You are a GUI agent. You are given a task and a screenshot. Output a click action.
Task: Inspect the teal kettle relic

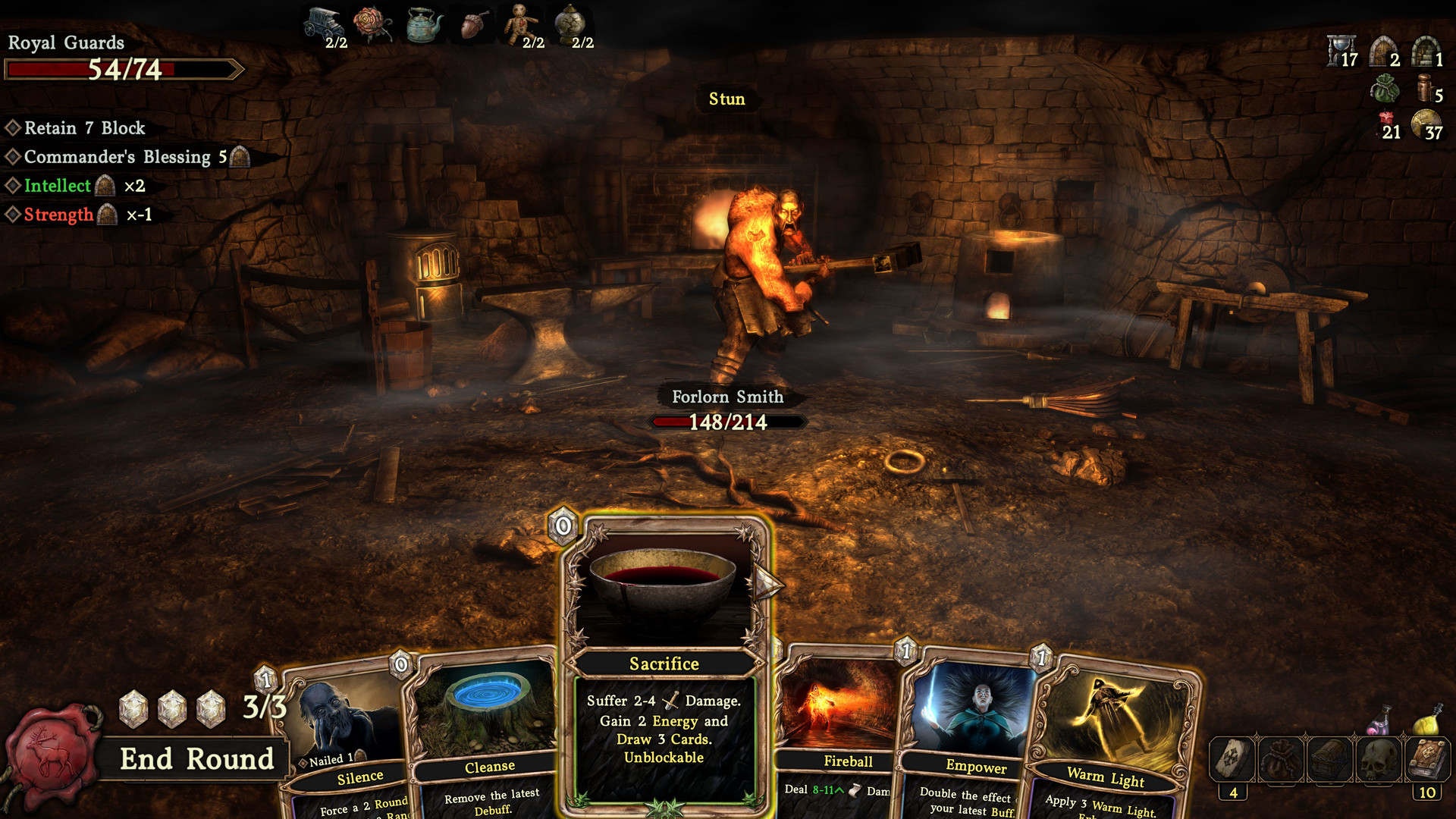(x=424, y=24)
